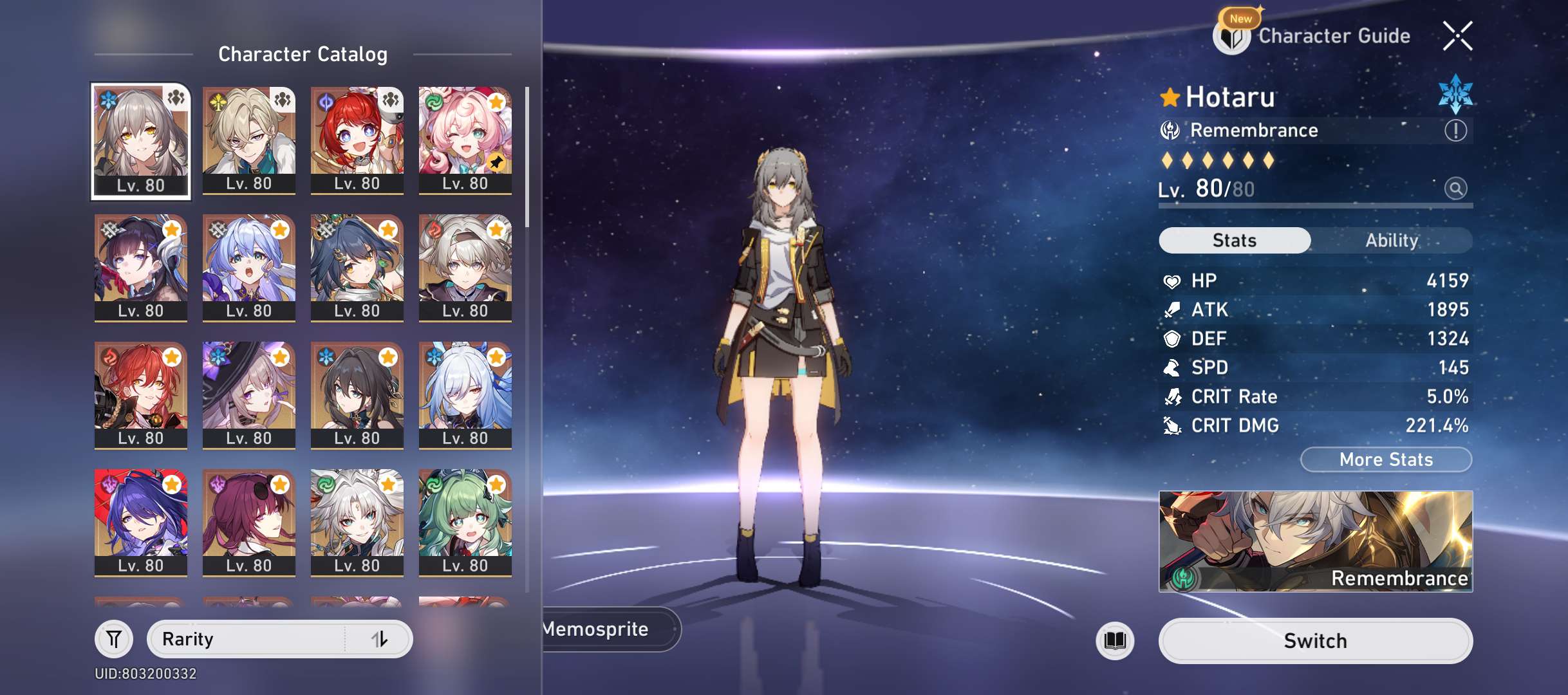The width and height of the screenshot is (1568, 695).
Task: Select the Stats tab
Action: pyautogui.click(x=1234, y=241)
